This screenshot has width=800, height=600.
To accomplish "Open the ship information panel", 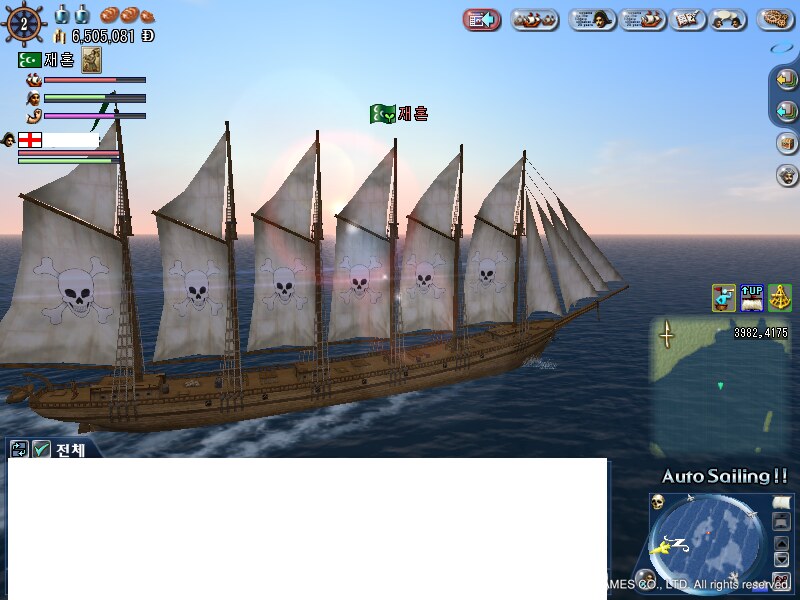I will (x=643, y=19).
